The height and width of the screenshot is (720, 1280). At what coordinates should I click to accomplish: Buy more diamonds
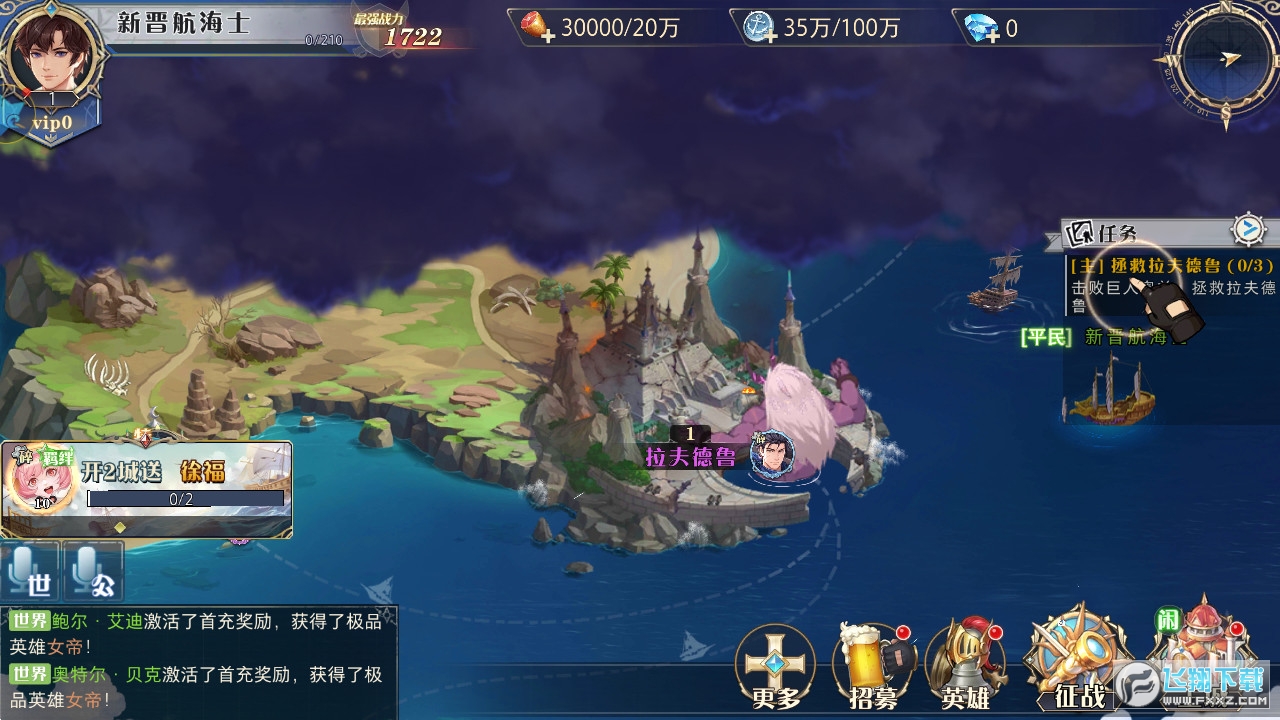point(983,28)
